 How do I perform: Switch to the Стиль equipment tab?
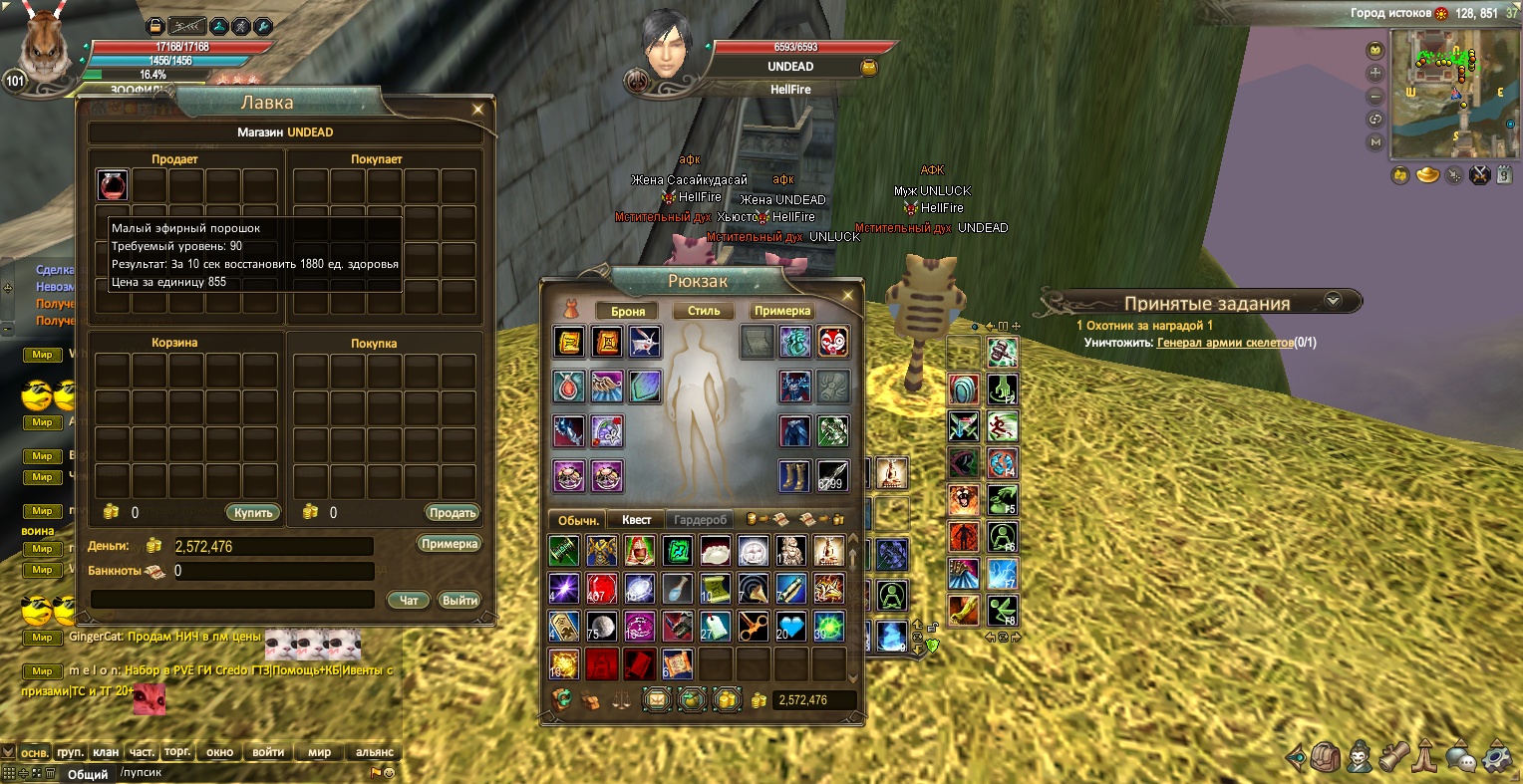704,311
